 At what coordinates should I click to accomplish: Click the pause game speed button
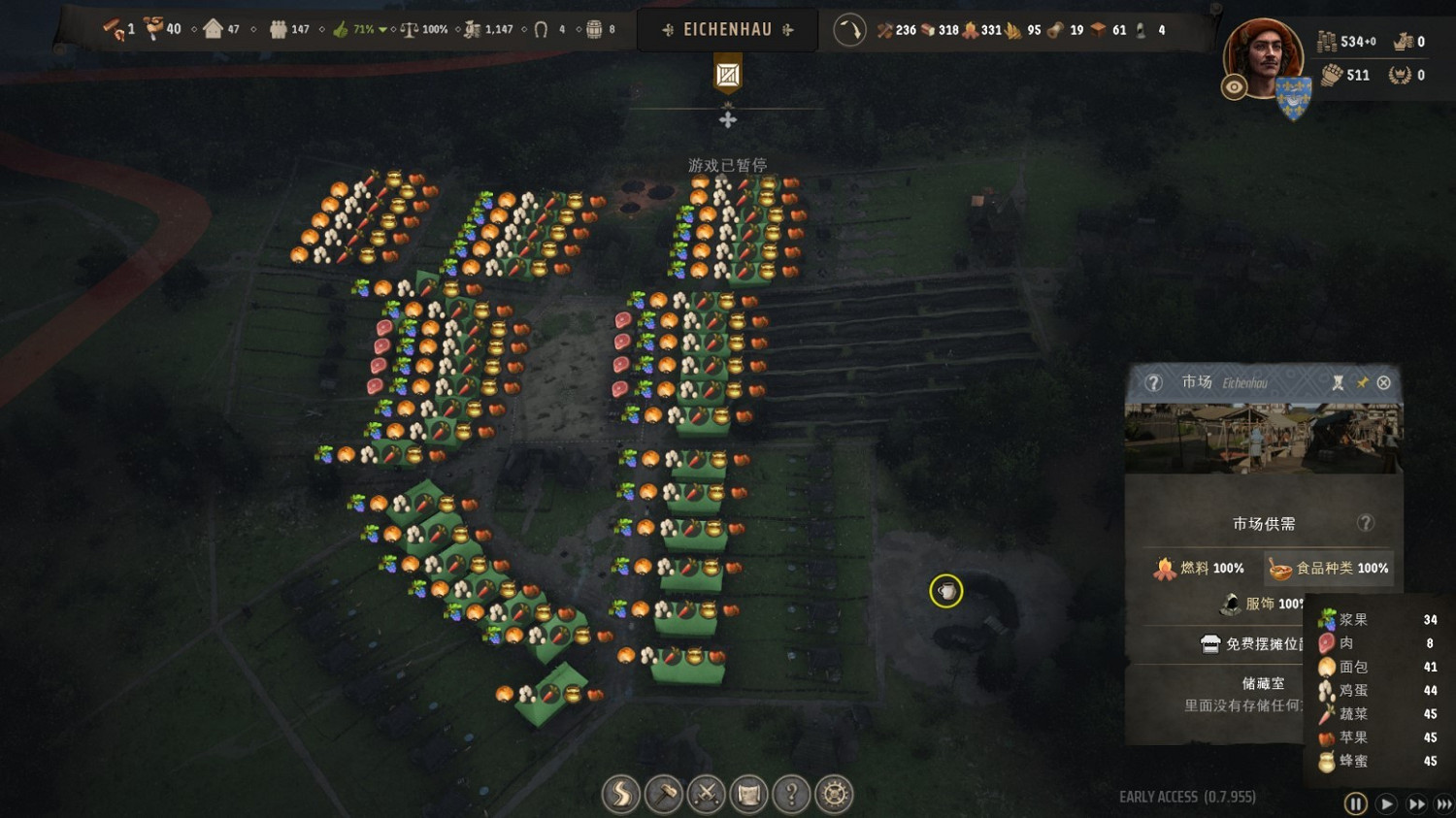click(1356, 803)
